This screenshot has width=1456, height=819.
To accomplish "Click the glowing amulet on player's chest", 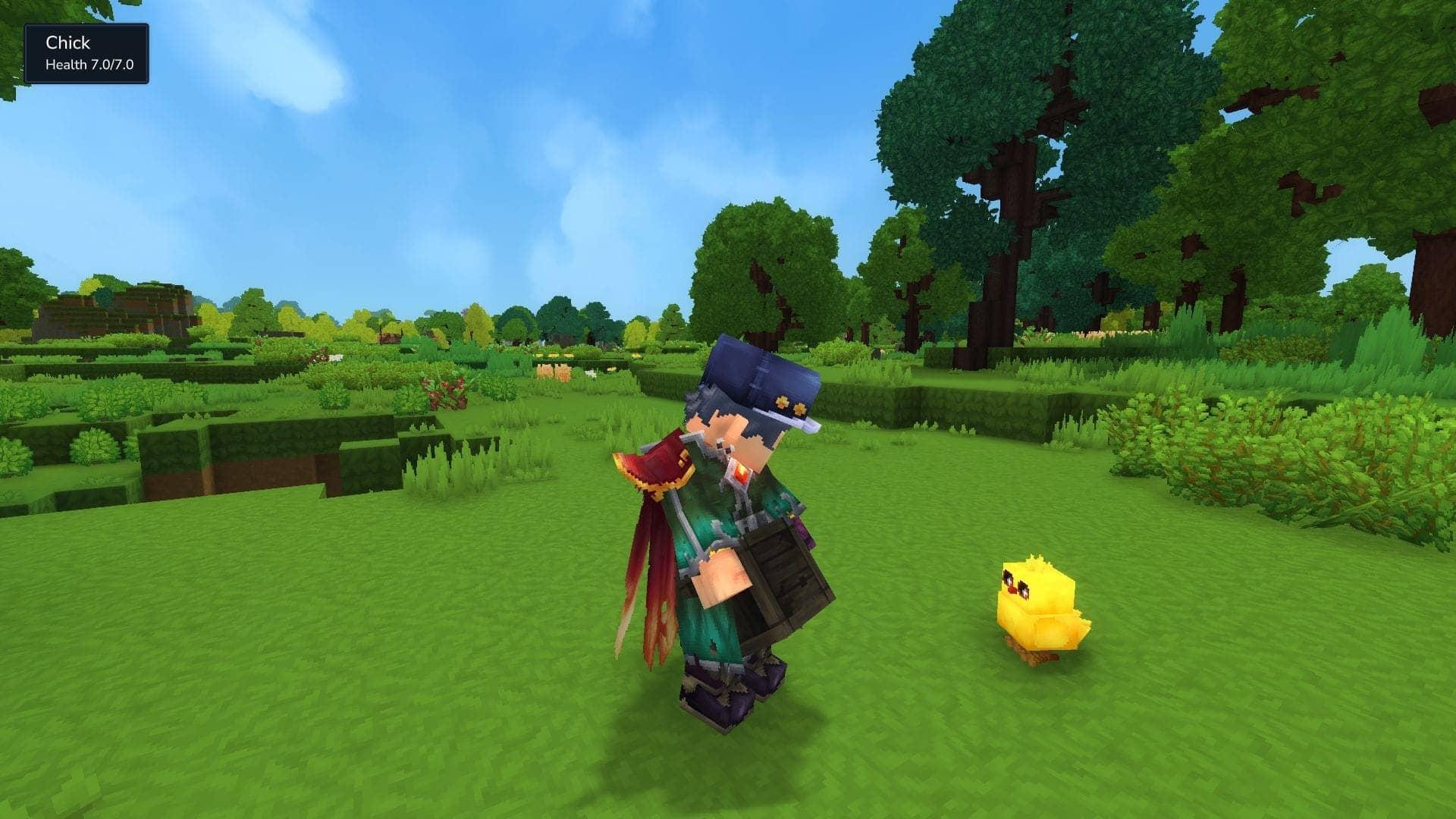I will click(x=739, y=474).
